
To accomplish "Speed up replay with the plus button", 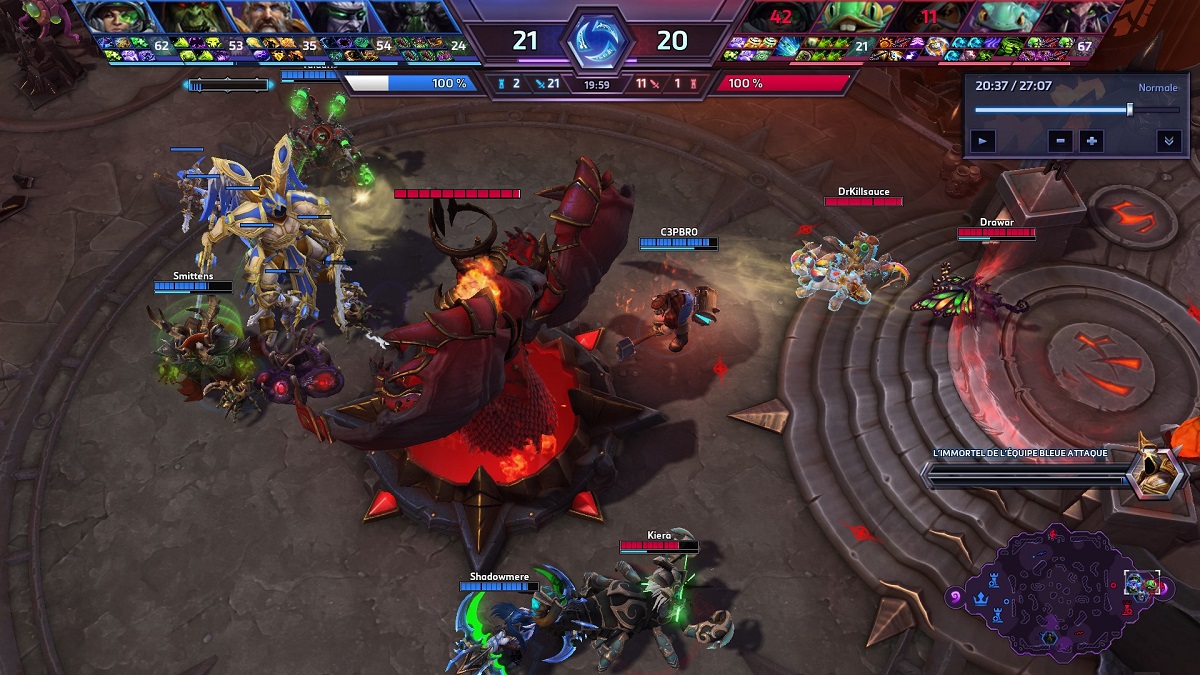I will tap(1091, 141).
